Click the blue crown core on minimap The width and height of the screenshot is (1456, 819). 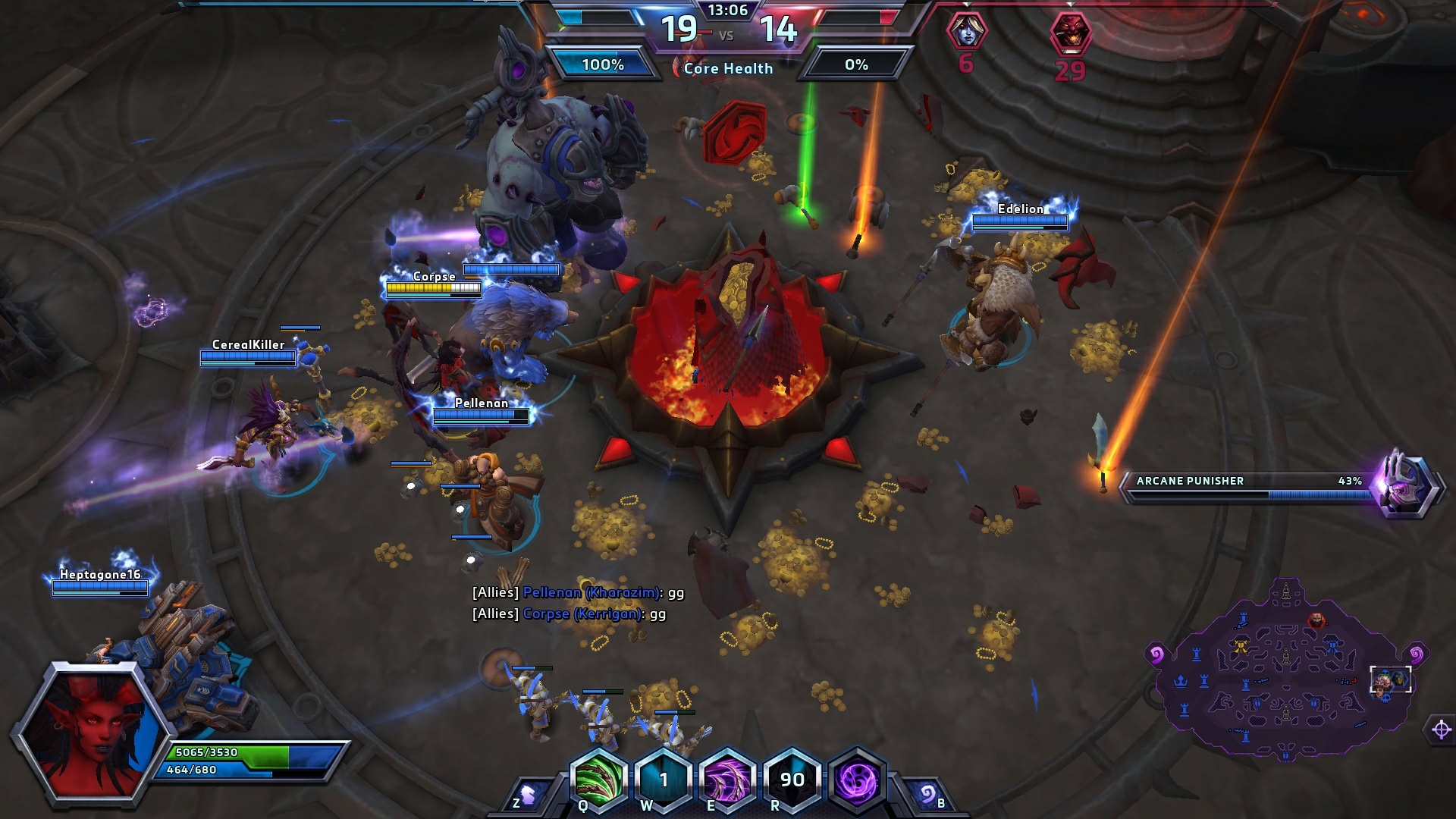tap(1181, 681)
